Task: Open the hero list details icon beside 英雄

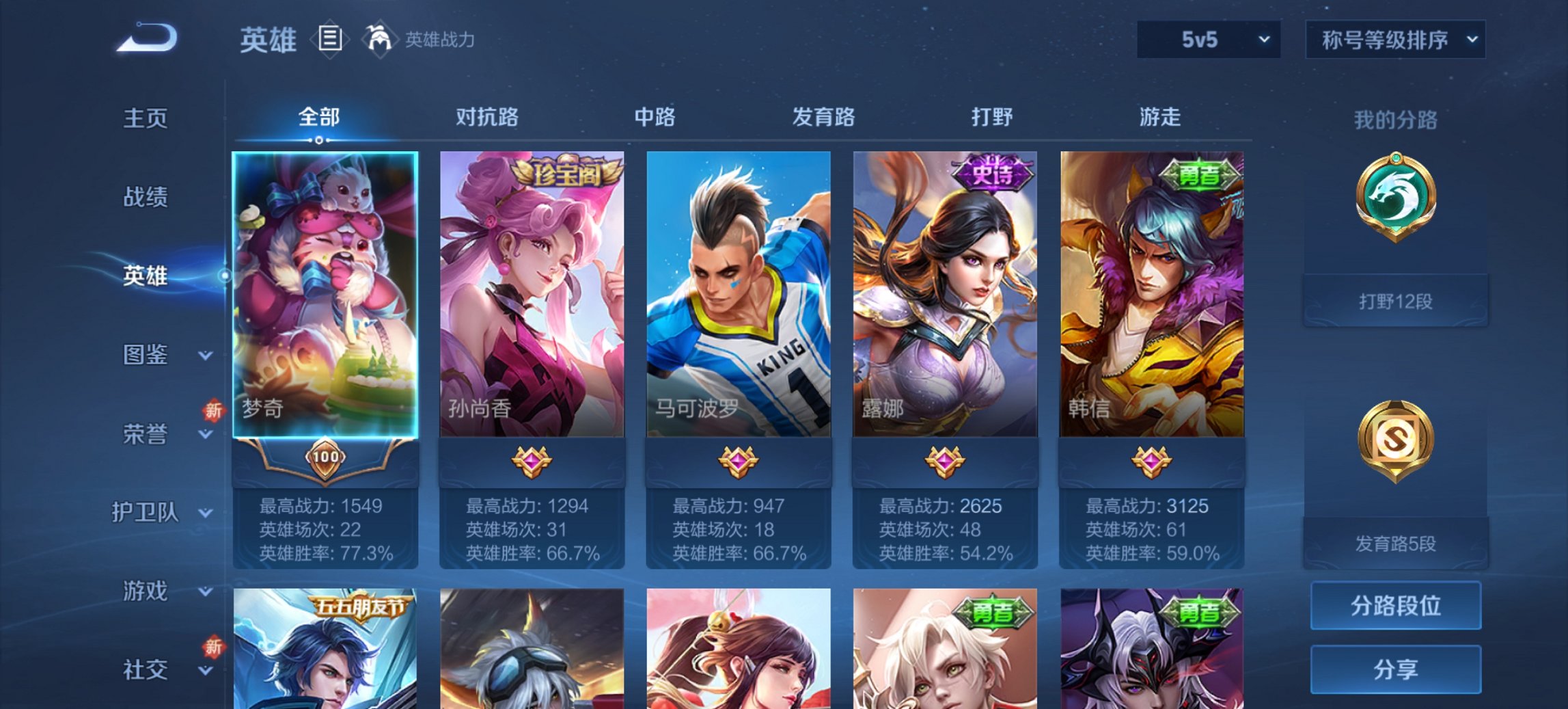Action: (x=331, y=40)
